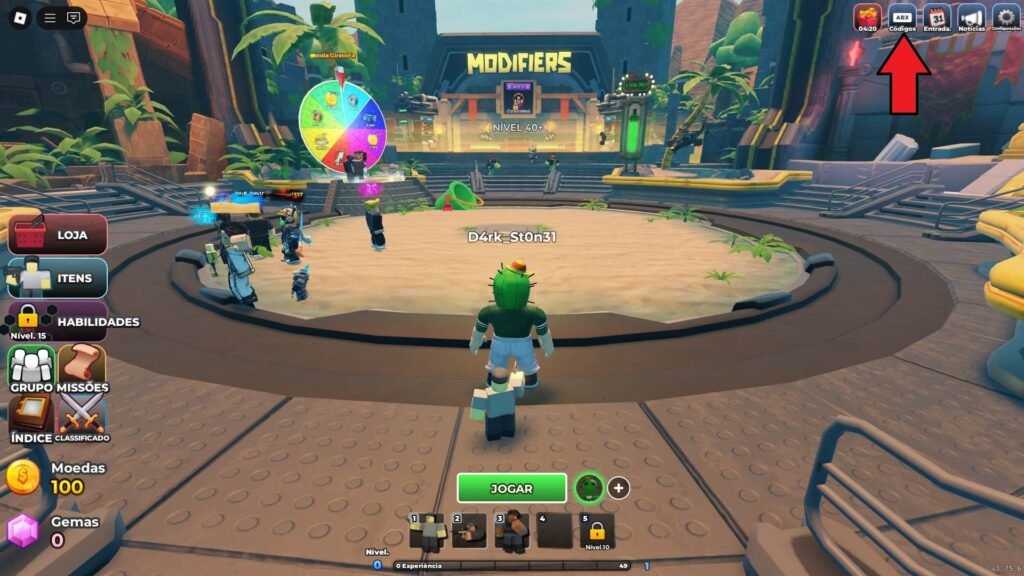Toggle the Roblox chat window
Viewport: 1024px width, 576px height.
tap(73, 17)
